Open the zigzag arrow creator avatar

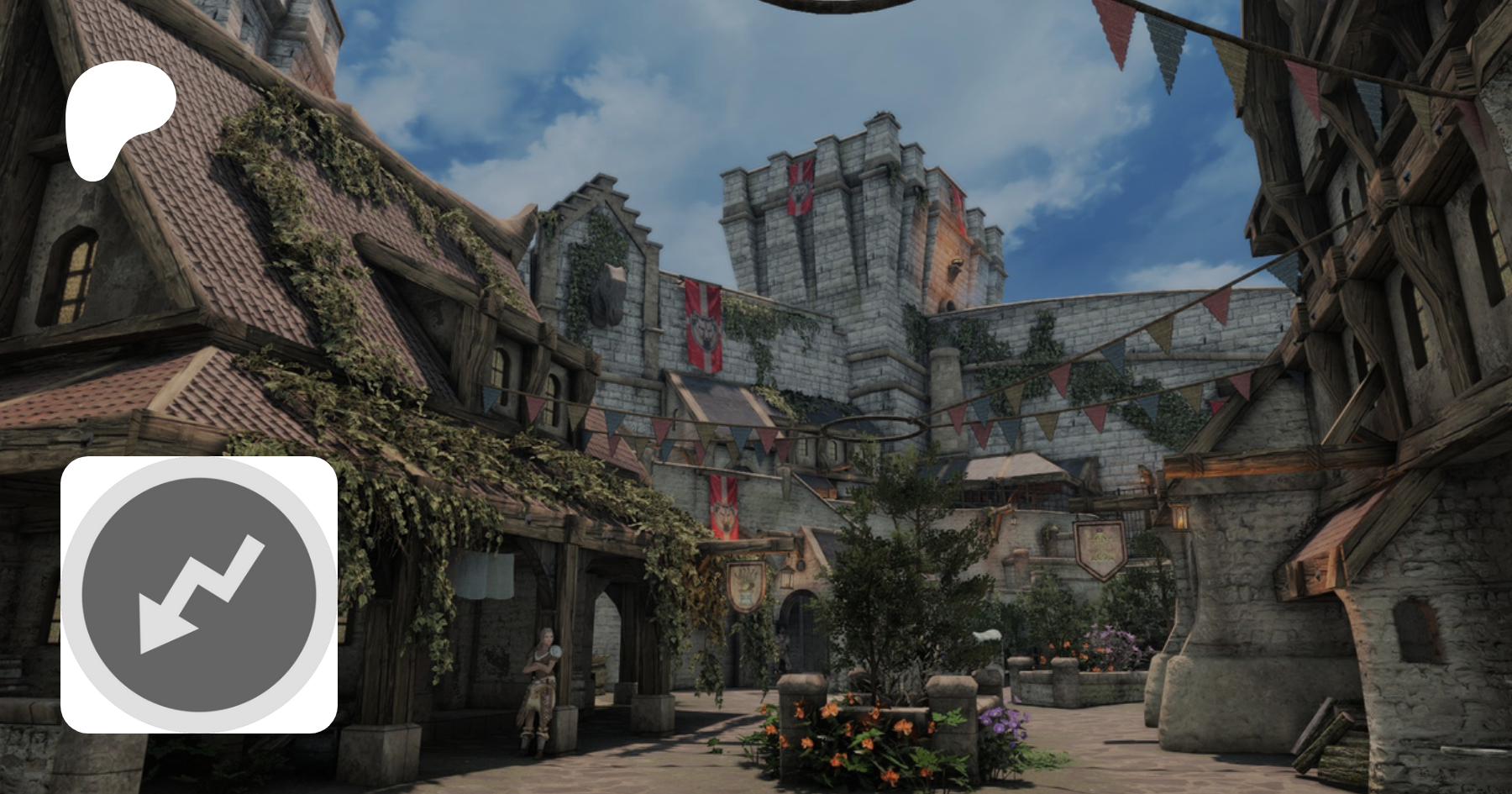[199, 595]
